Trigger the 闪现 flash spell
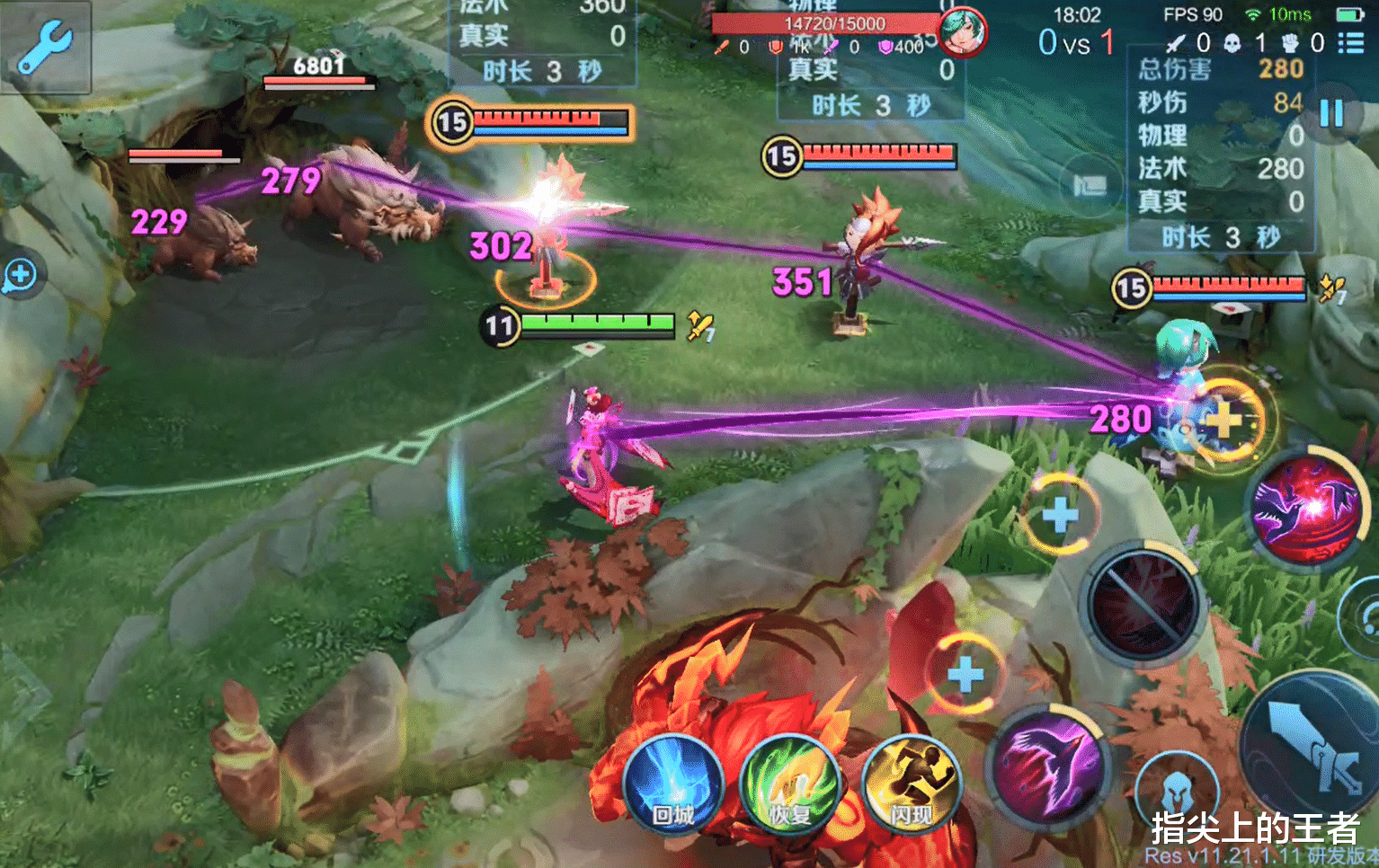 (911, 785)
